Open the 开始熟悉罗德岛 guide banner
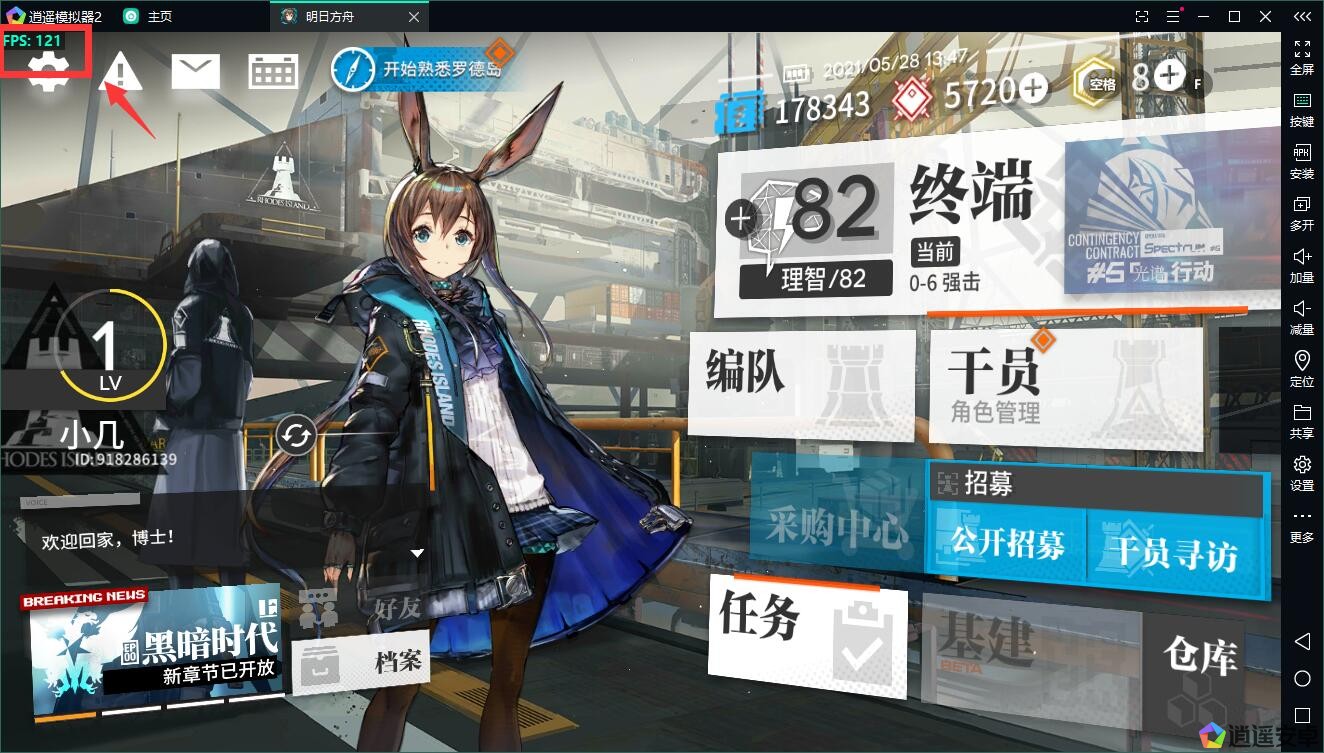 point(428,70)
